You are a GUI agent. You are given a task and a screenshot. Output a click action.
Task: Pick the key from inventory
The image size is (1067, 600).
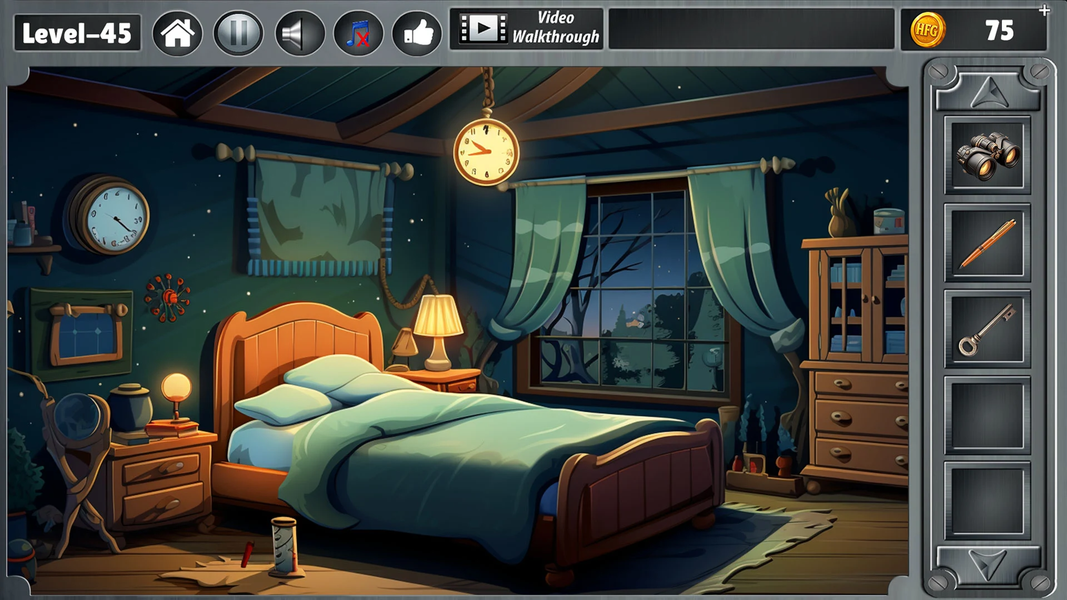point(986,330)
